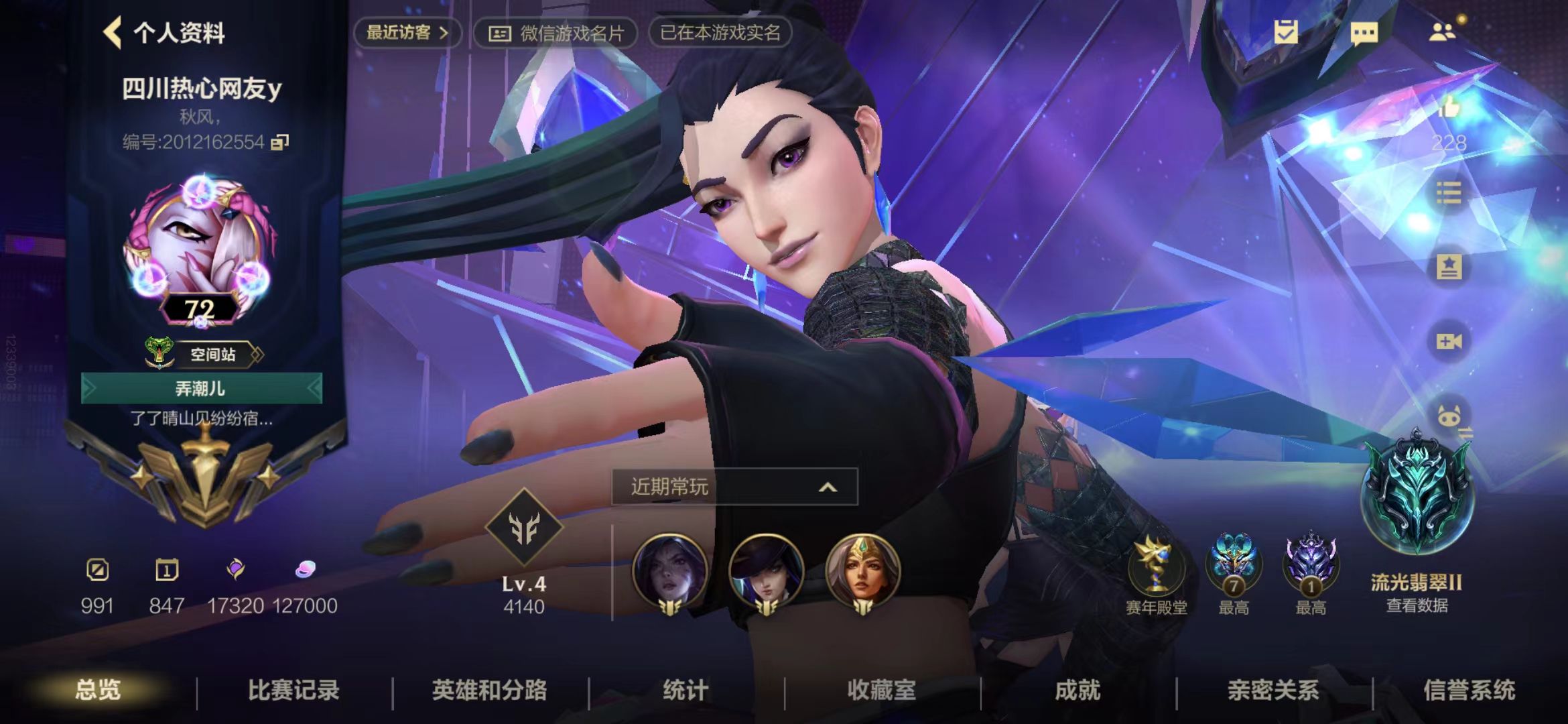Switch to the 英雄和分路 tab

tap(489, 690)
